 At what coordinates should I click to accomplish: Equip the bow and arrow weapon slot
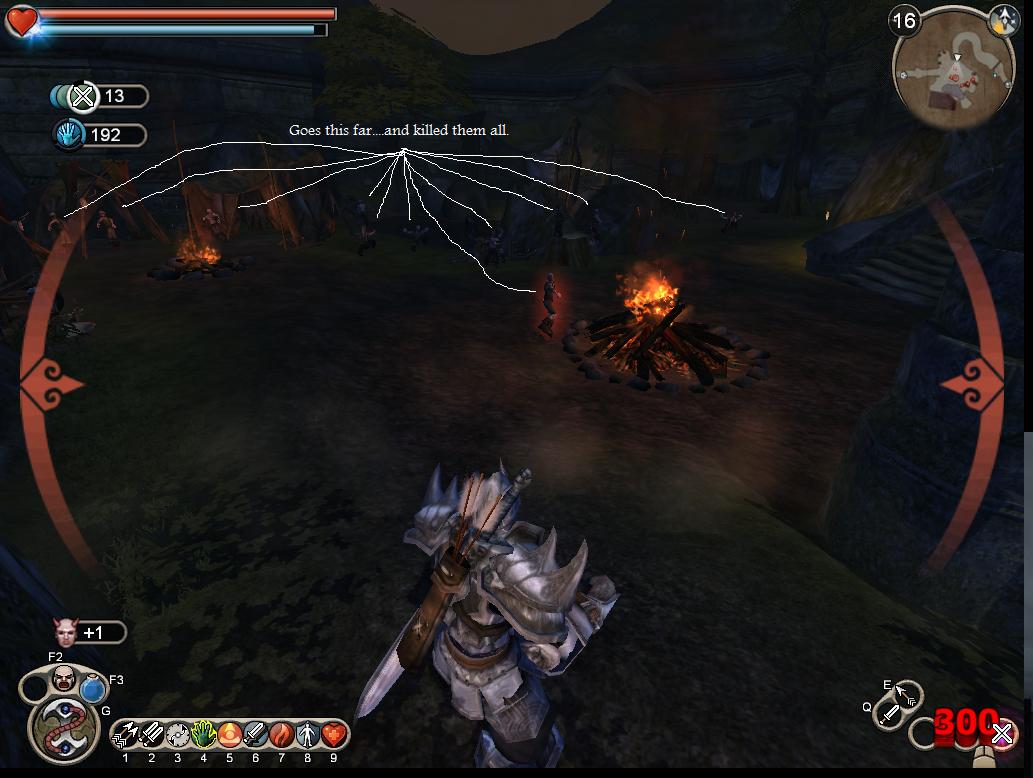[907, 695]
